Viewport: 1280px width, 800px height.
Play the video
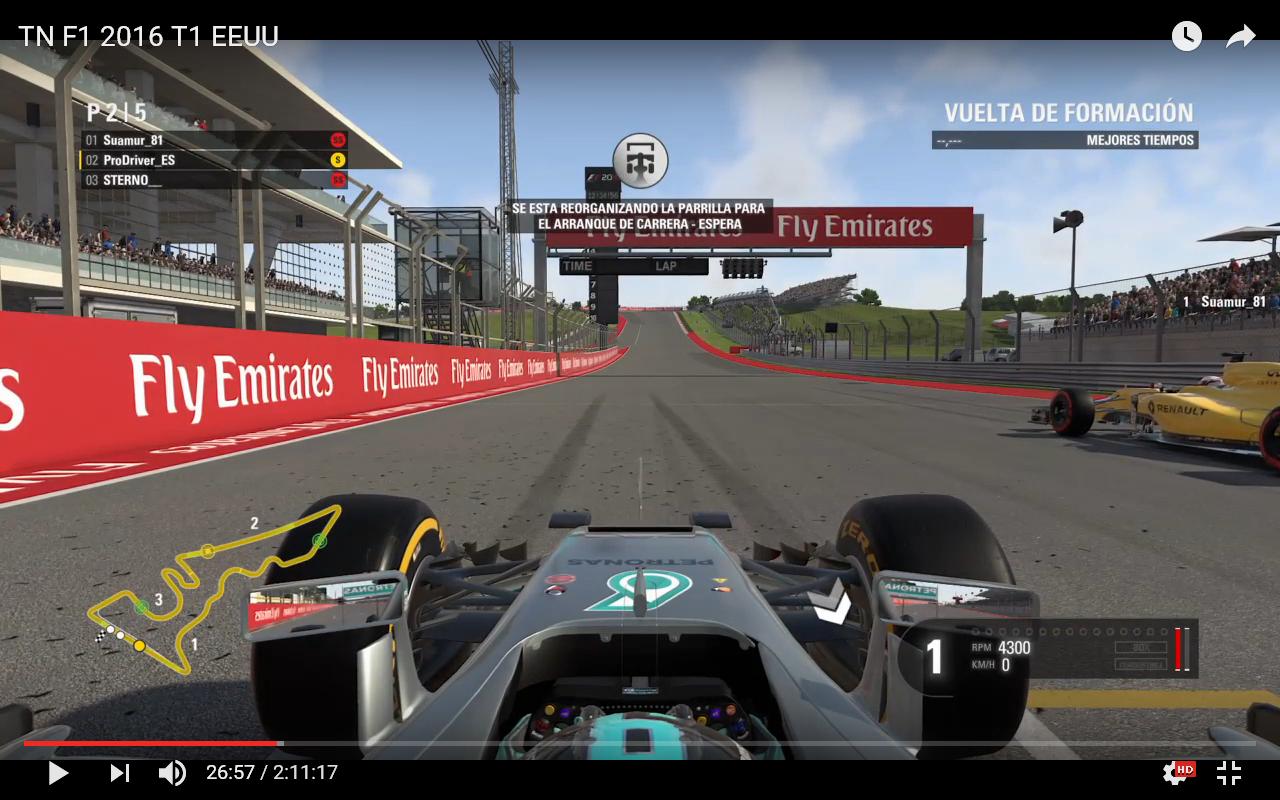pos(58,773)
